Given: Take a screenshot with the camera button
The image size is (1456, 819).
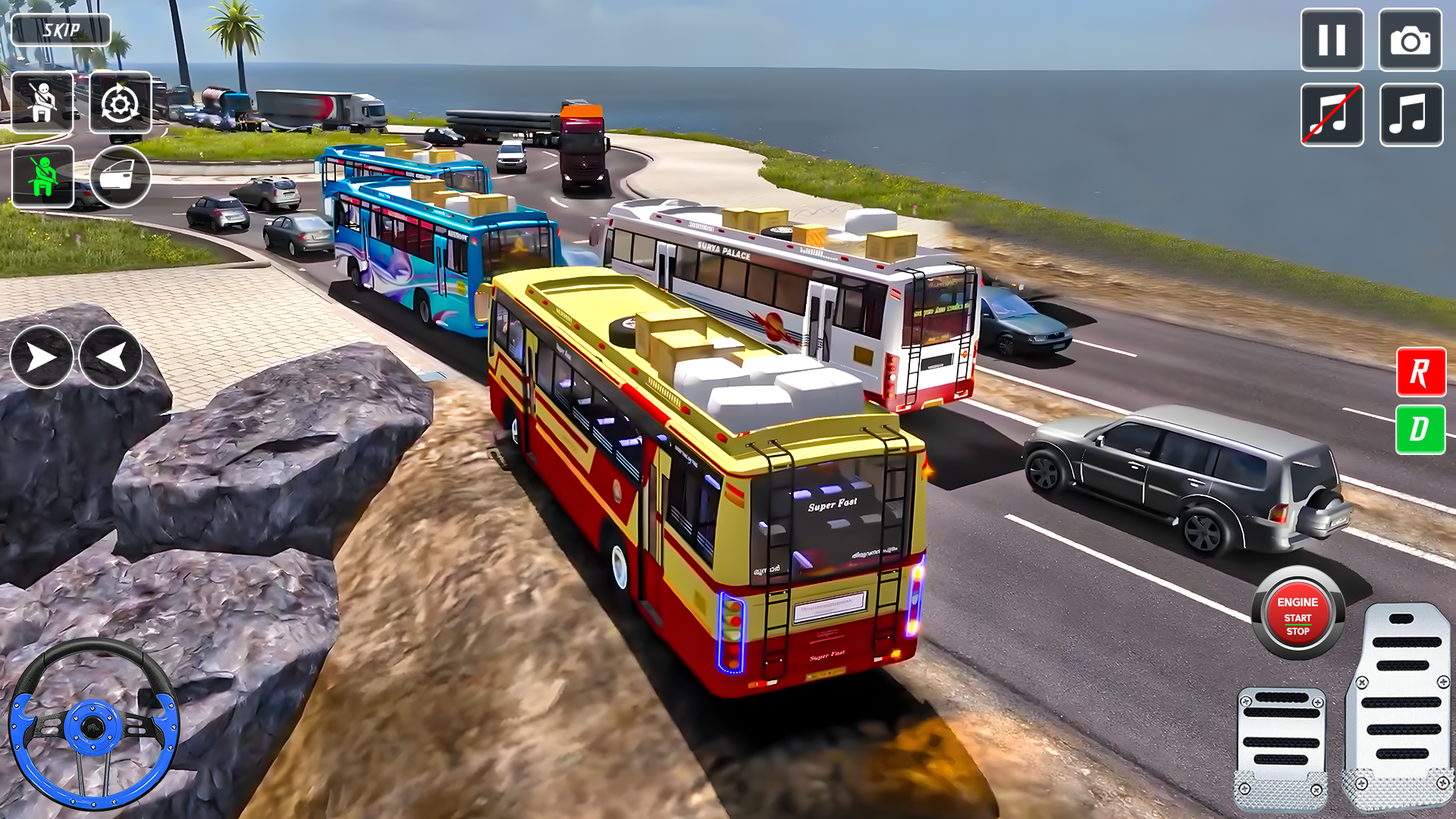Looking at the screenshot, I should coord(1410,40).
